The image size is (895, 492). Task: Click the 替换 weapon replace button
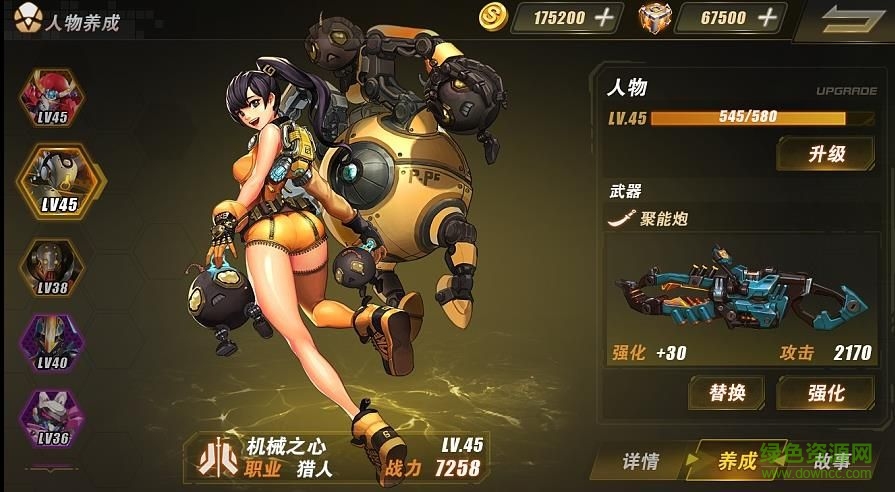726,392
